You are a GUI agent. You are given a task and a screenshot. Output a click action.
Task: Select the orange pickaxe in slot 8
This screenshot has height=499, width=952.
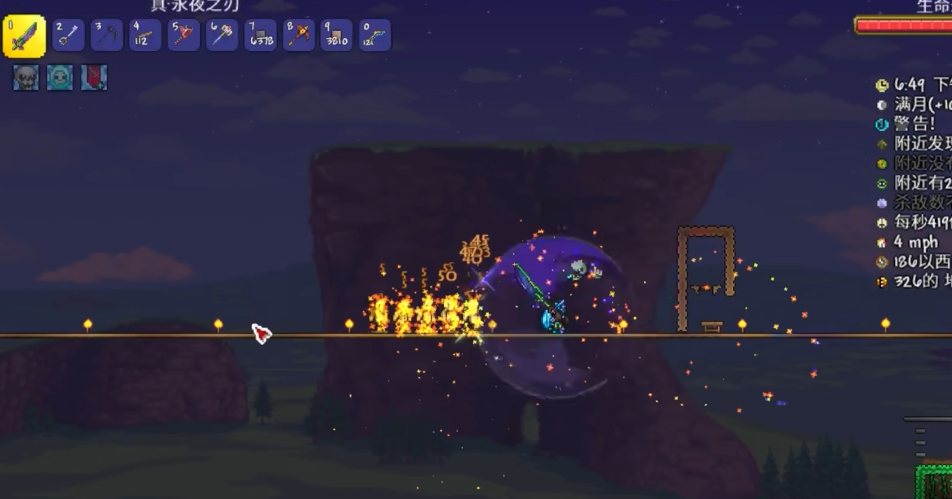click(298, 35)
